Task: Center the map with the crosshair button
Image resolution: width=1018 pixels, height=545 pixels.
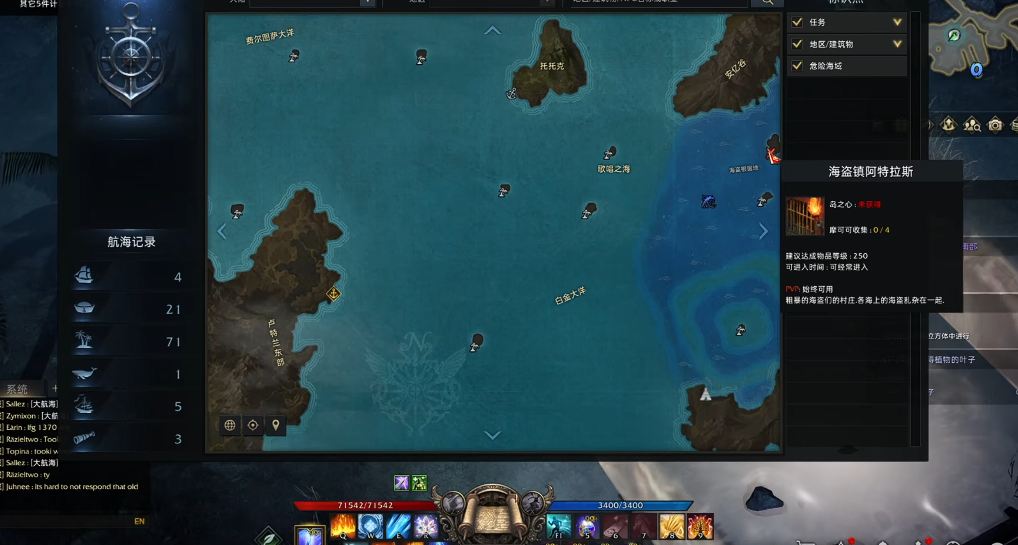Action: tap(253, 425)
